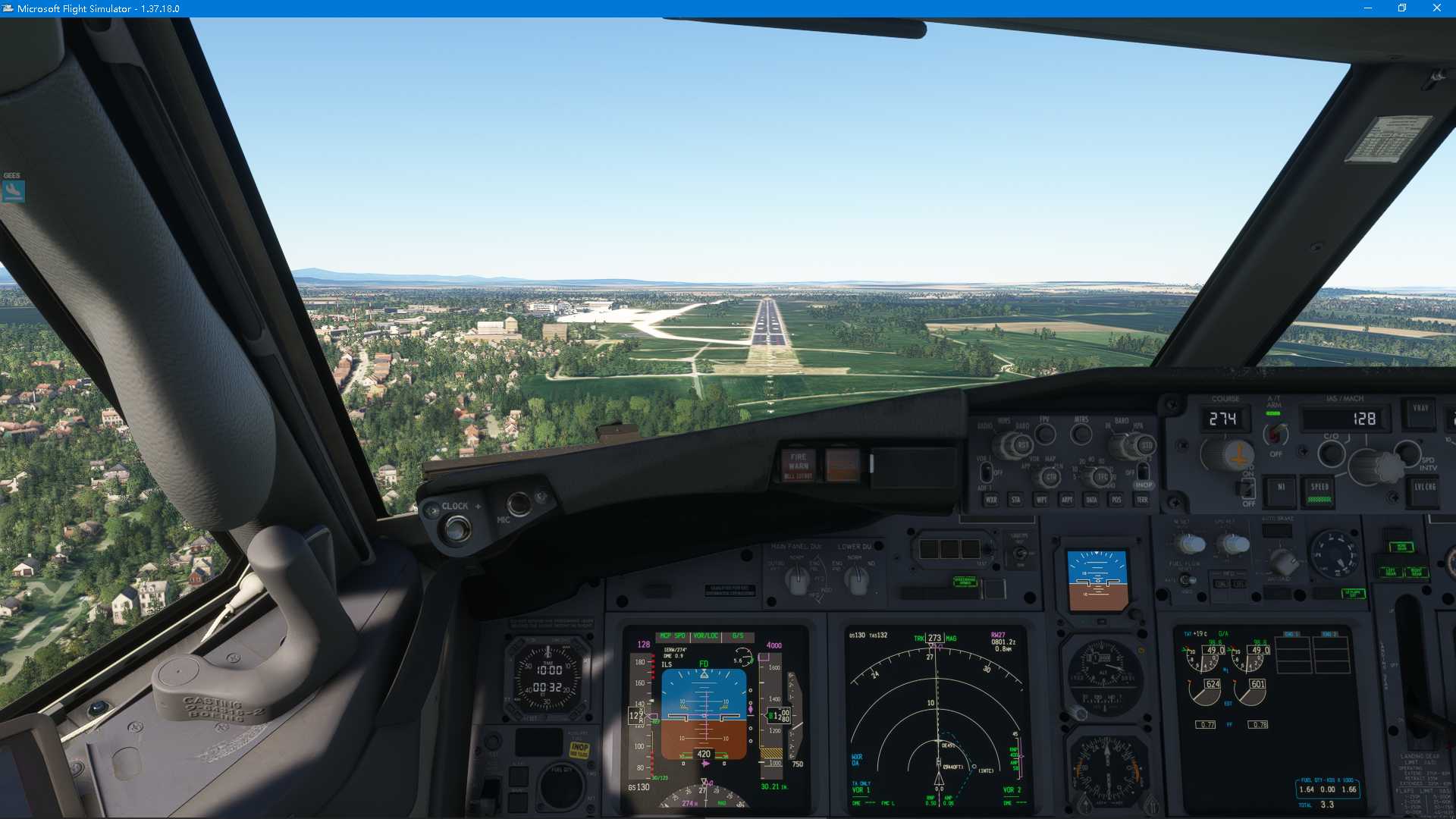Switch the VOR 1 / ADF 1 selector
This screenshot has width=1456, height=819.
(x=987, y=473)
